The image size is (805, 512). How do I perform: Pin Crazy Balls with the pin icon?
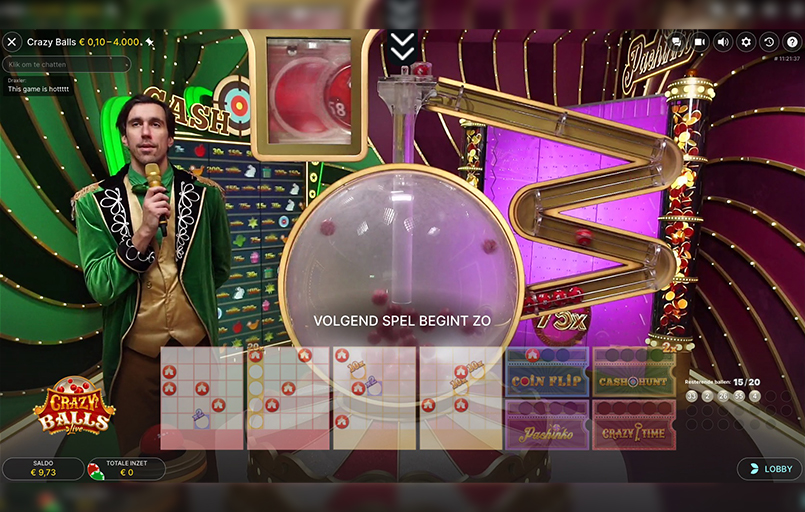pyautogui.click(x=150, y=42)
